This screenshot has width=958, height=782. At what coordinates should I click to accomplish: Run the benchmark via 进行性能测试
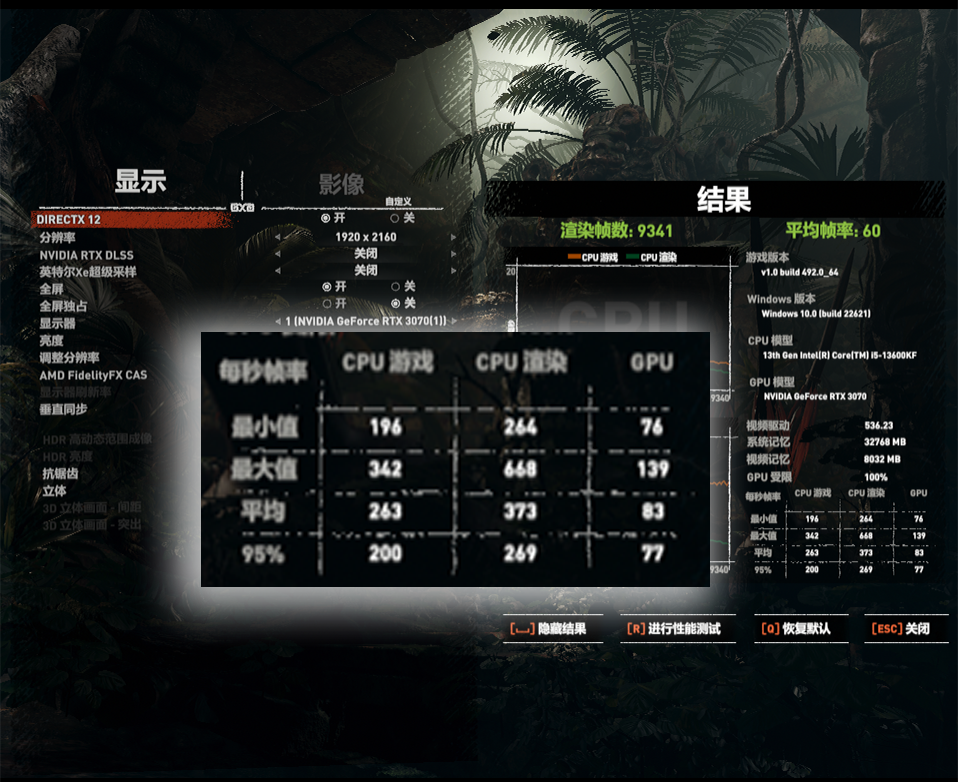pyautogui.click(x=673, y=629)
